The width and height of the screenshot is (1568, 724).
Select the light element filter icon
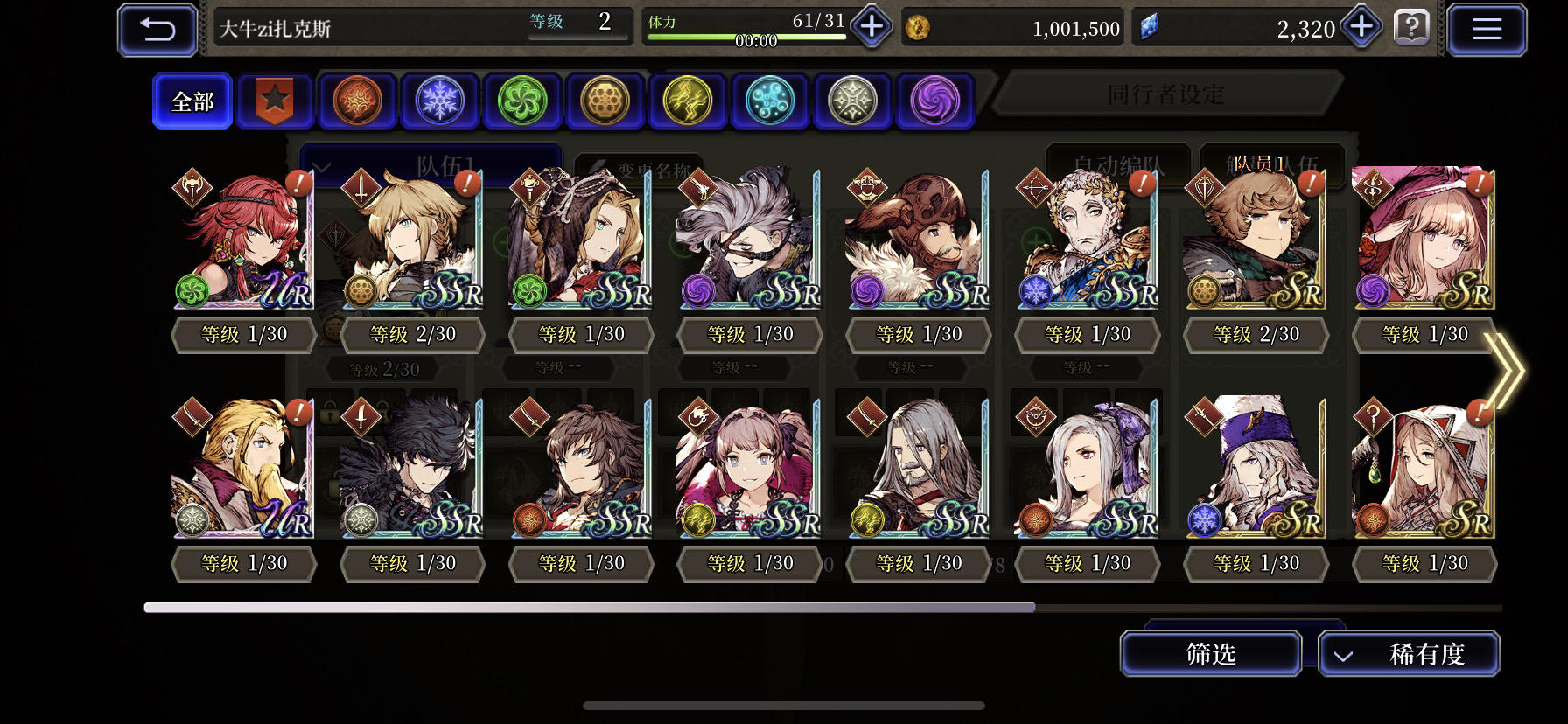pos(851,101)
